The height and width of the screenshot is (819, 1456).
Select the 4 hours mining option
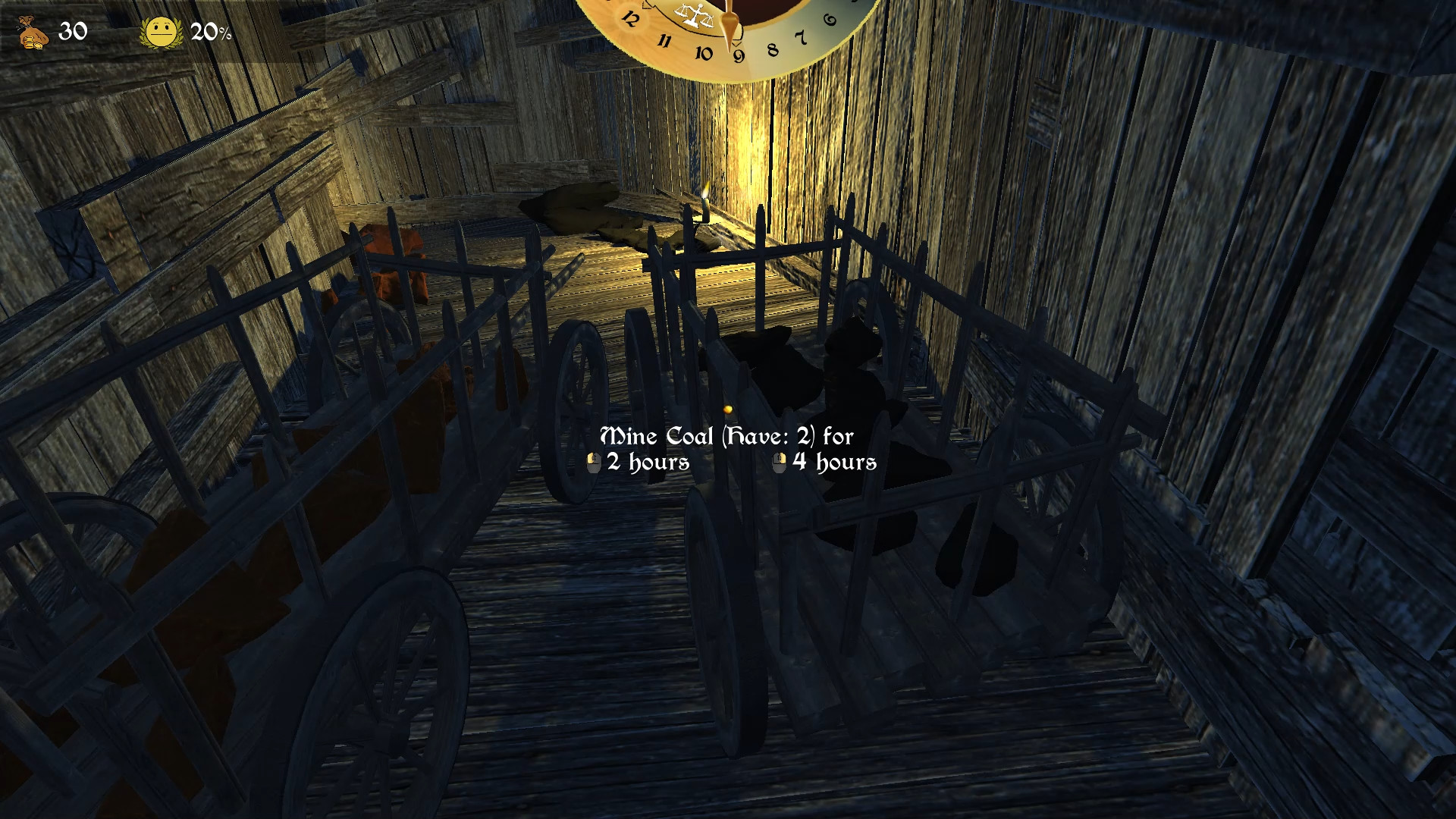pyautogui.click(x=833, y=461)
